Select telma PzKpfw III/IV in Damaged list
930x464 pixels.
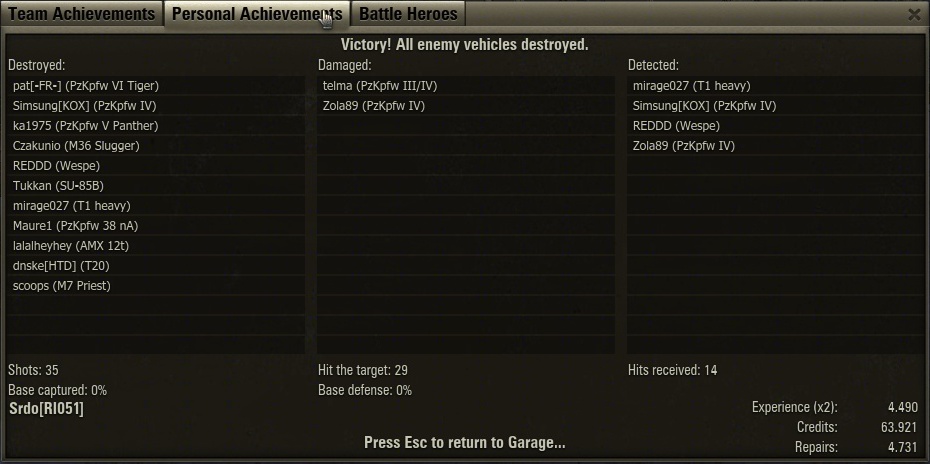click(380, 86)
